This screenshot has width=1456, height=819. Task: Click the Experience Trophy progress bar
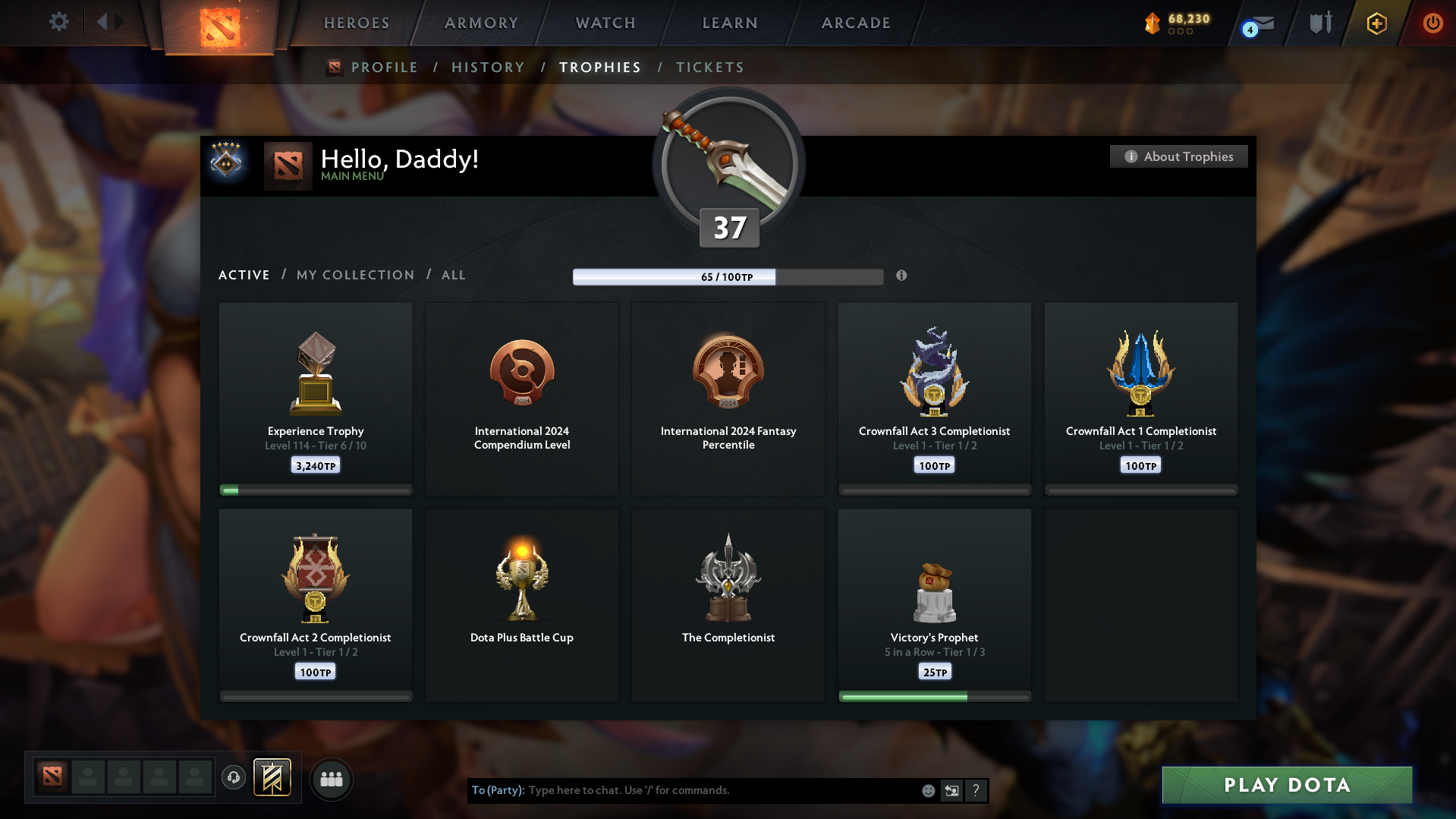click(315, 490)
